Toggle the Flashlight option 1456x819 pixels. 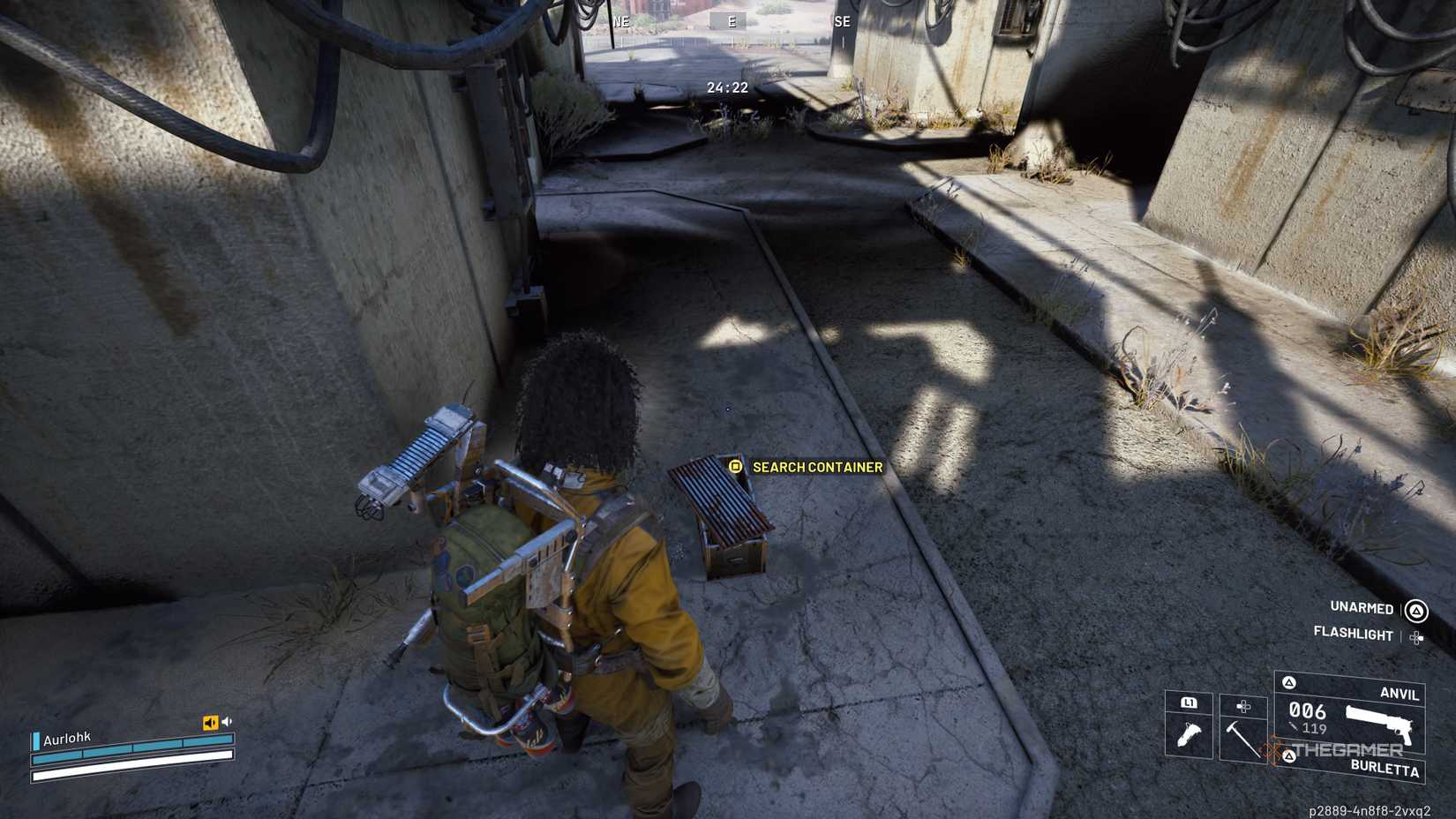click(x=1353, y=634)
